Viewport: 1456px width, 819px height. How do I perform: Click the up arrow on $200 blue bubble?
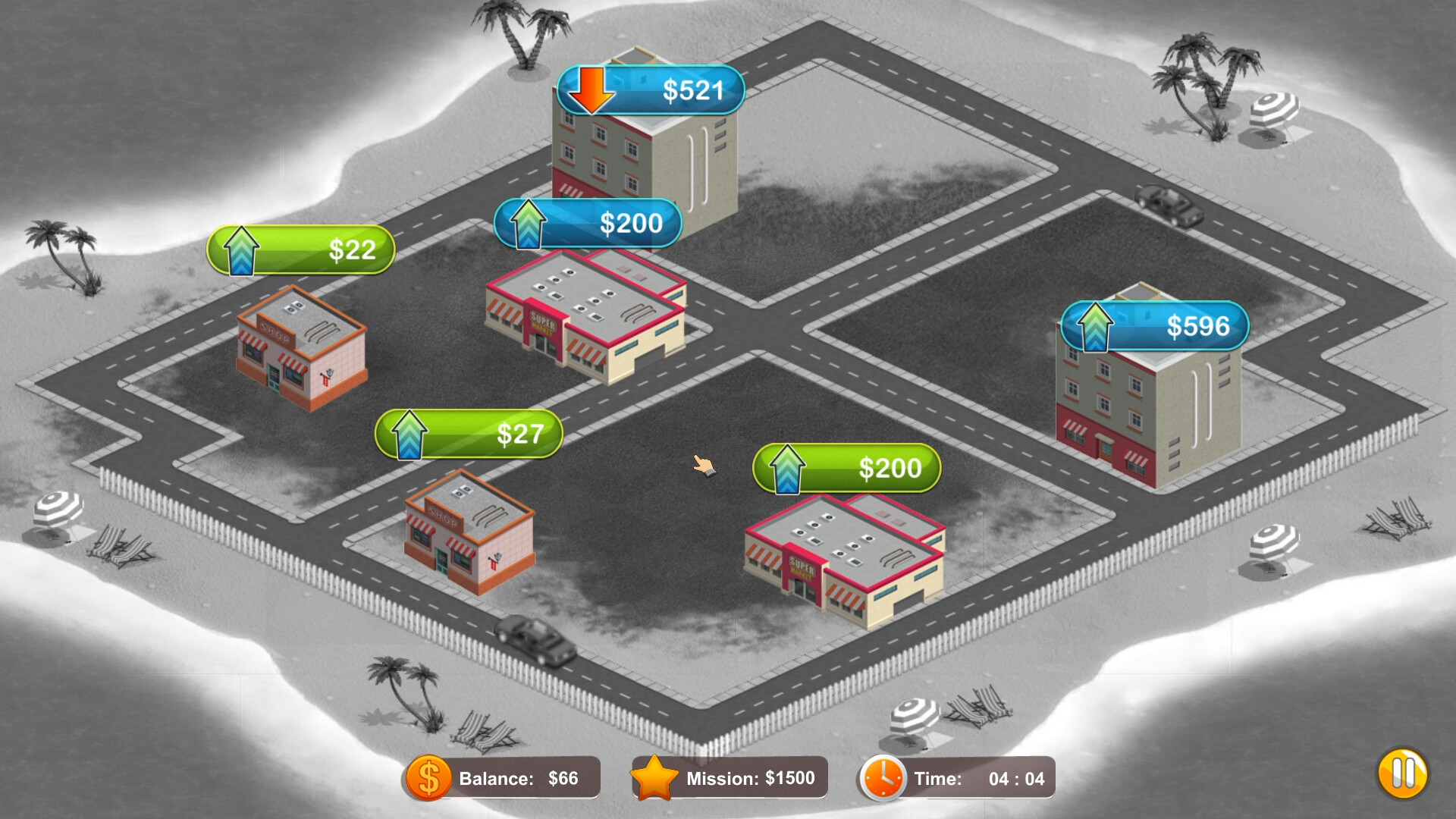529,222
